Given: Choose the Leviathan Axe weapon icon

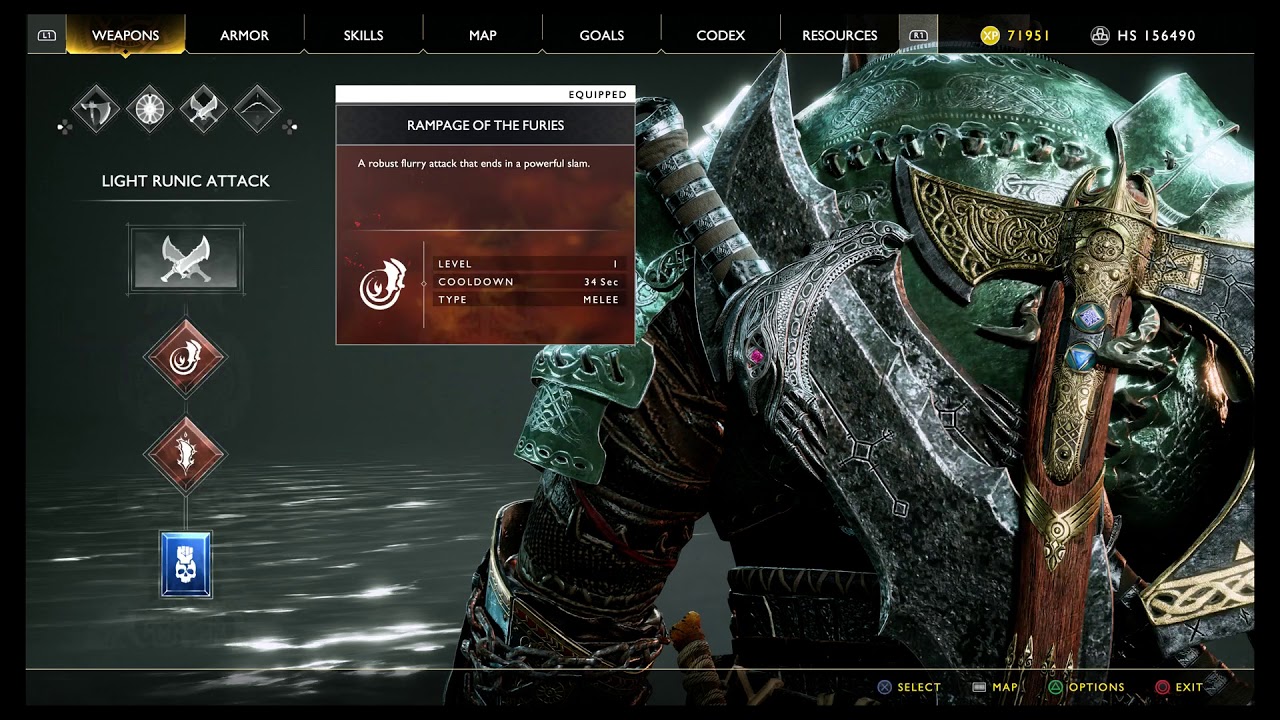Looking at the screenshot, I should click(x=96, y=109).
